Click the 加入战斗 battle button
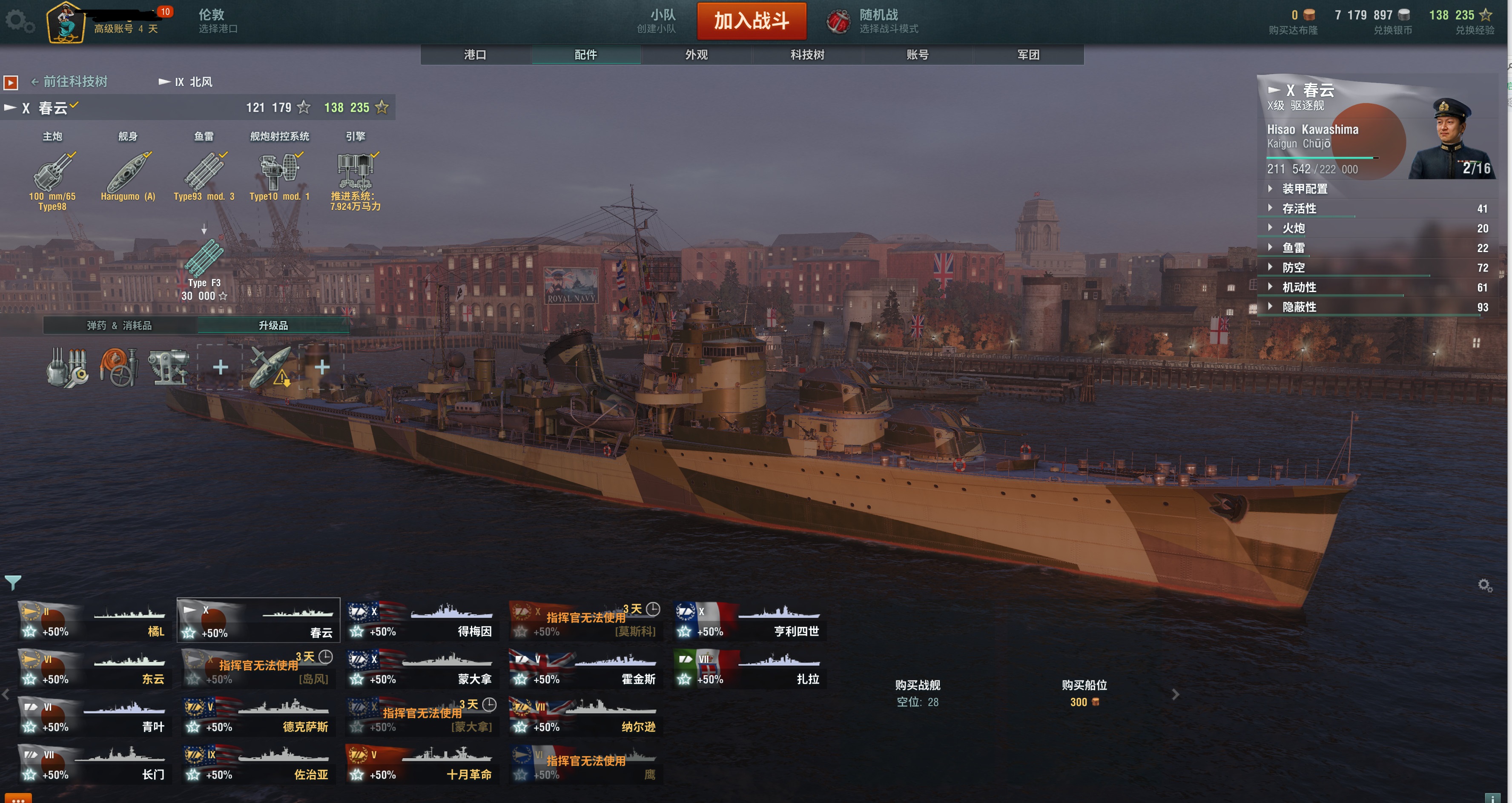 click(751, 21)
